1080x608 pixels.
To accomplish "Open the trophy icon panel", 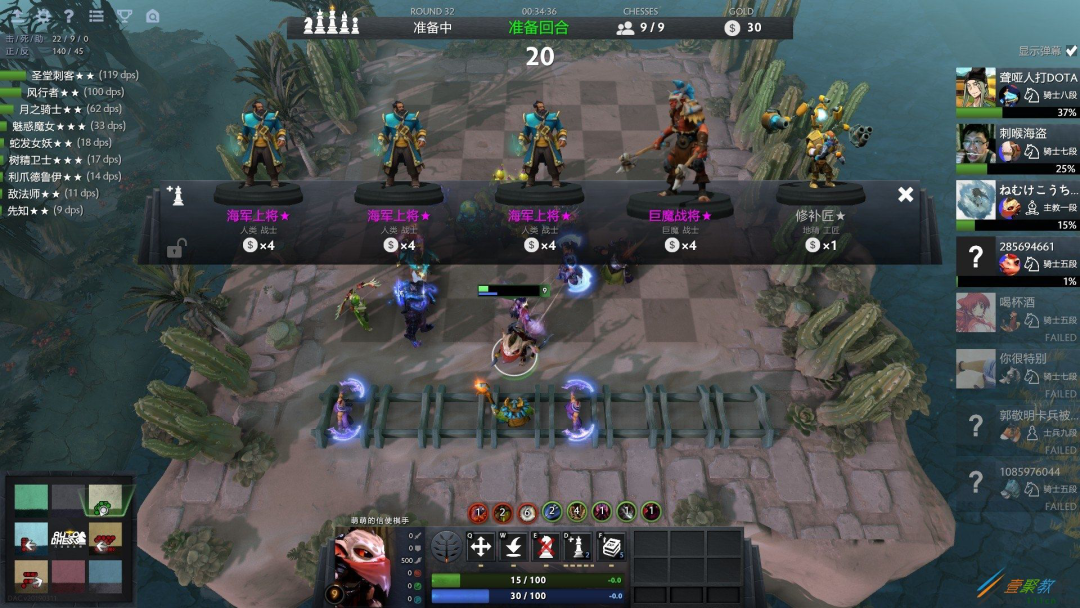I will click(x=124, y=16).
